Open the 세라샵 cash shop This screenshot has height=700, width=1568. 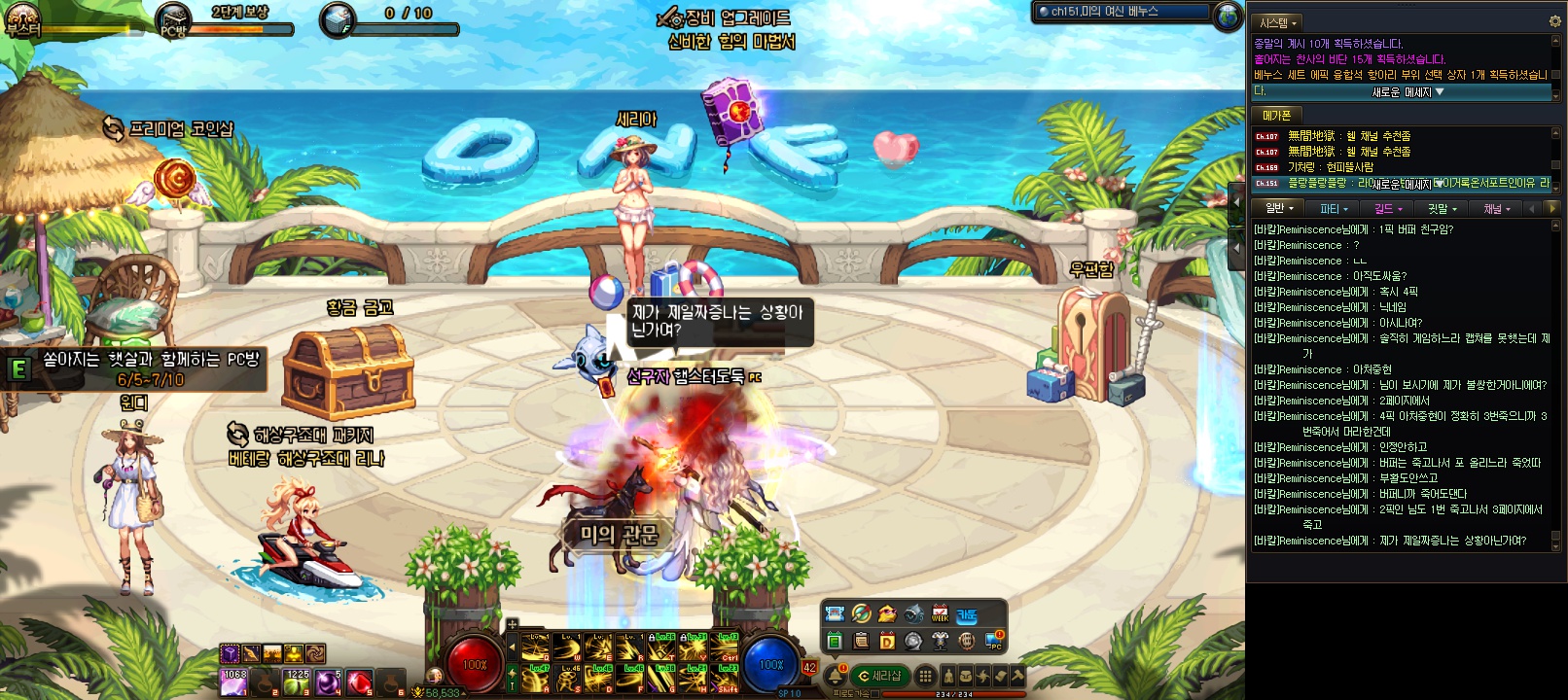879,676
